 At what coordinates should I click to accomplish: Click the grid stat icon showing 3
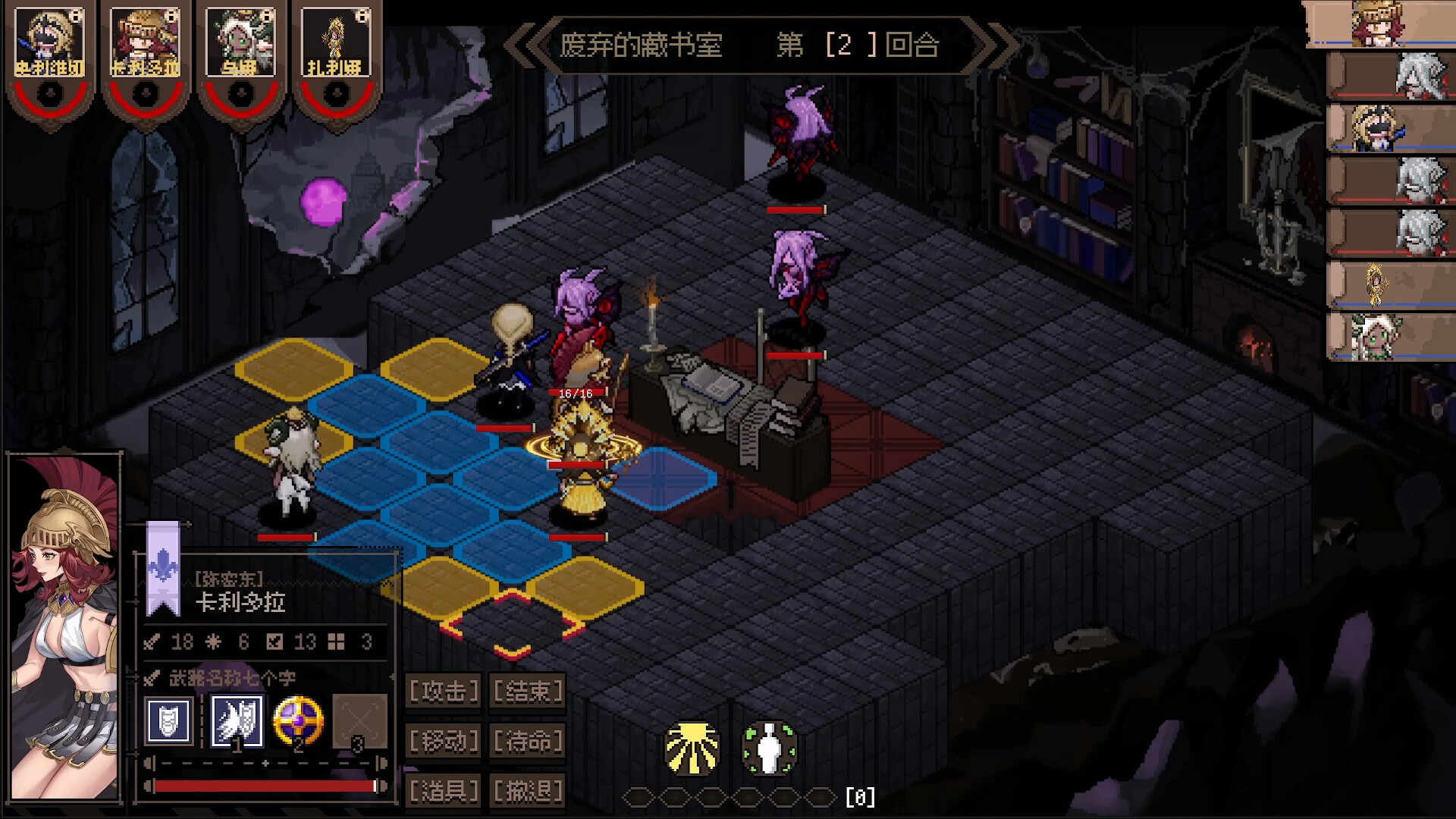click(x=334, y=642)
